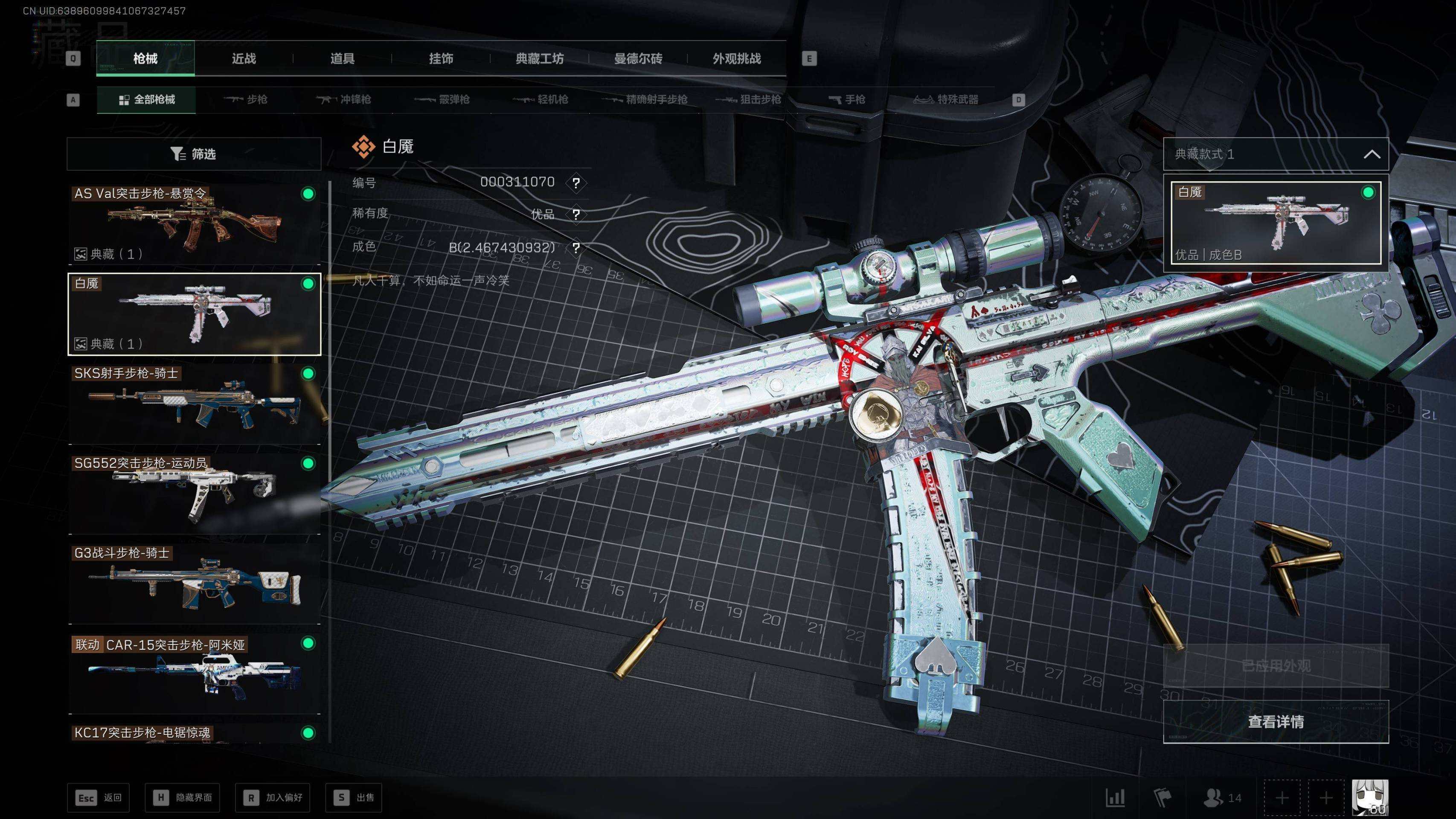Go to the 典藏工坊 workshop tab
Screen dimensions: 1456x819
pos(539,58)
